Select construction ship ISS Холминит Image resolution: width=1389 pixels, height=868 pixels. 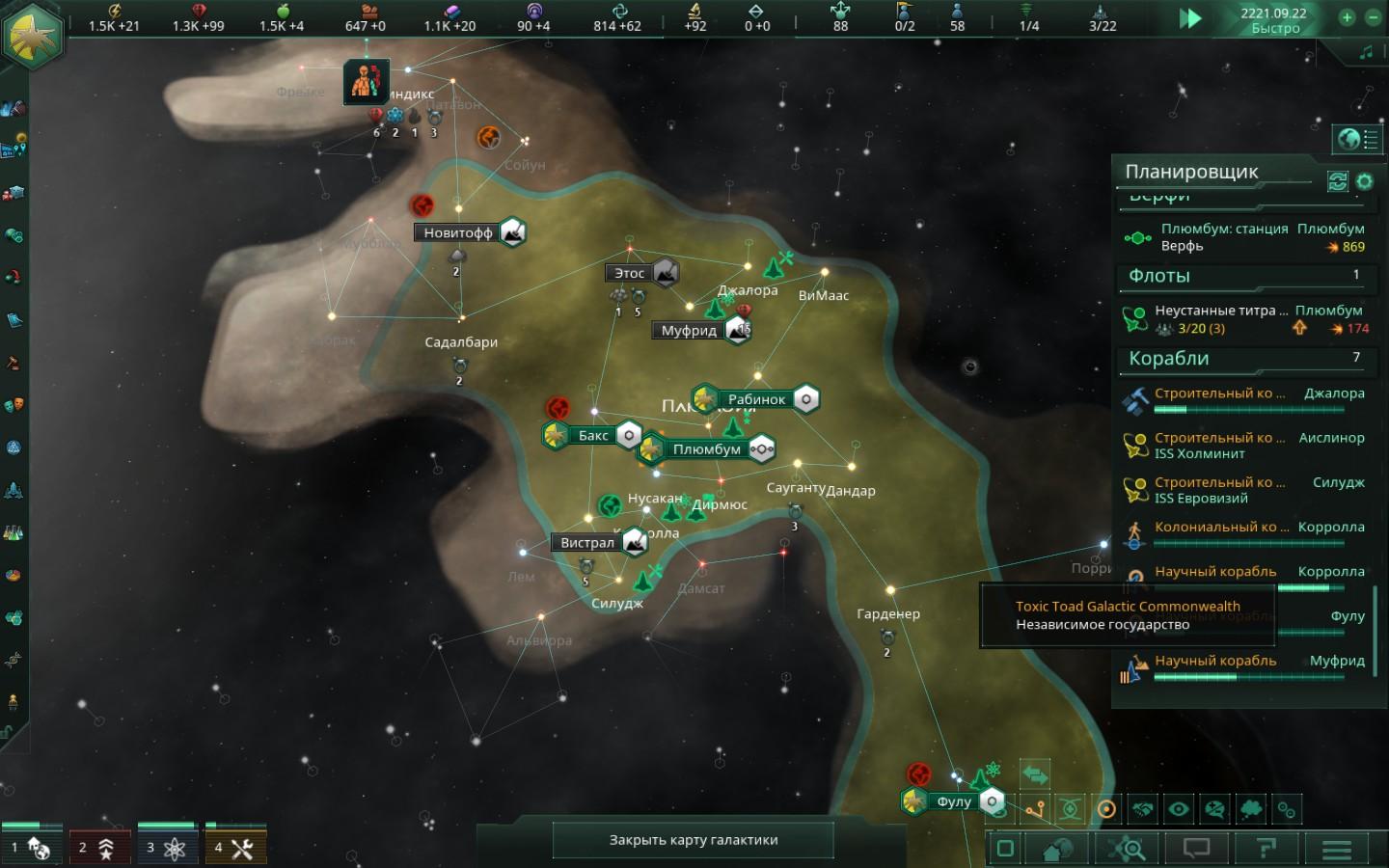click(x=1244, y=446)
